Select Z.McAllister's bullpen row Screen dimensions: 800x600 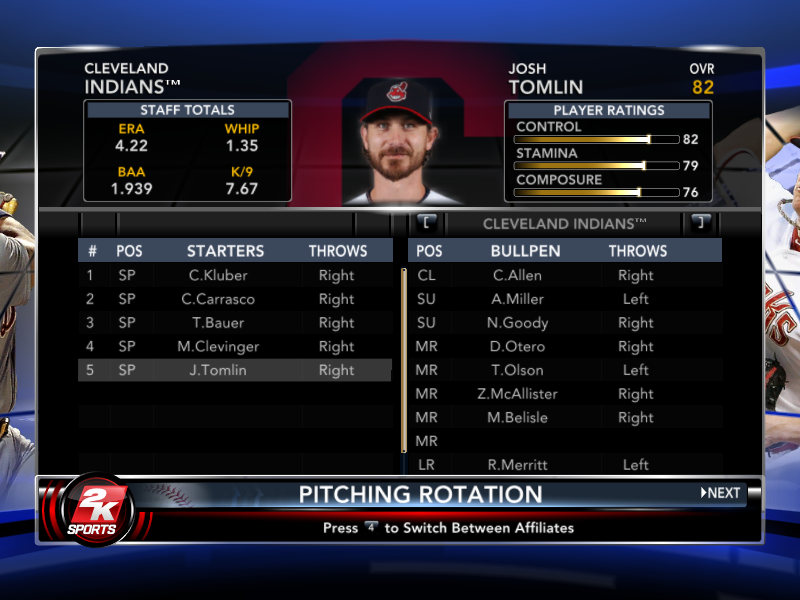click(518, 394)
